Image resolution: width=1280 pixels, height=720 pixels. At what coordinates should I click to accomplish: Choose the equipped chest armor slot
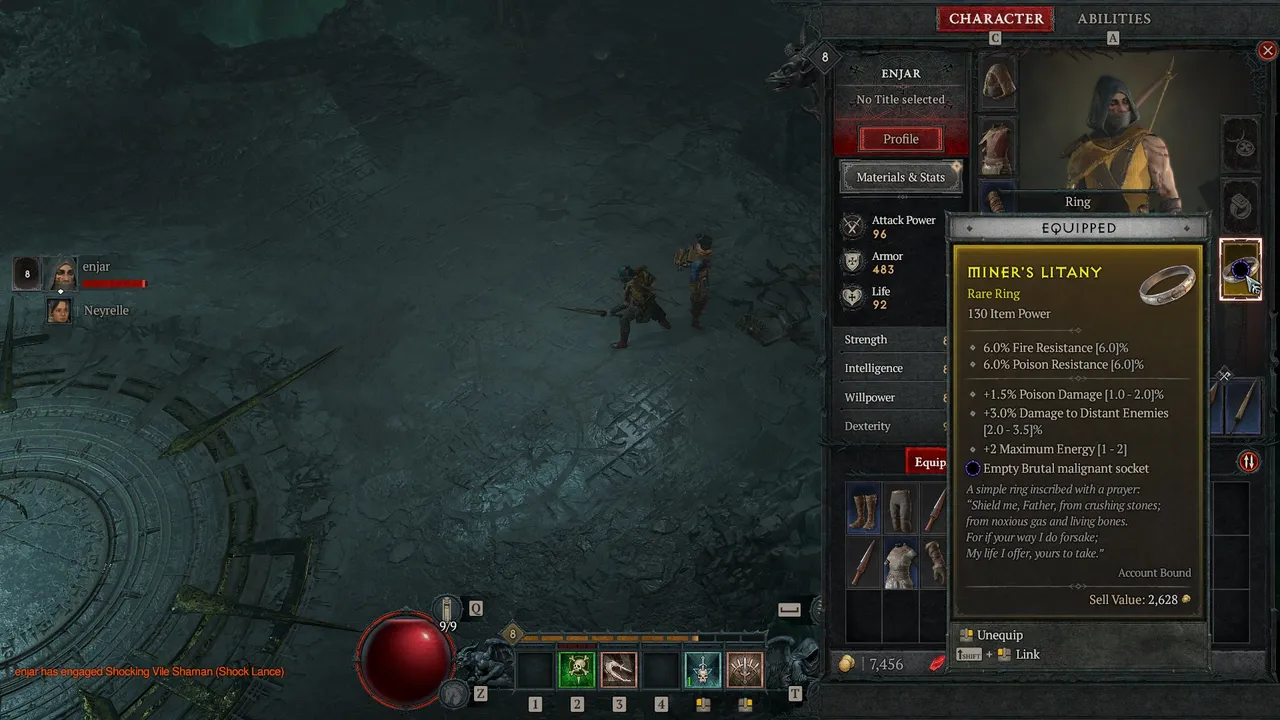pyautogui.click(x=997, y=146)
